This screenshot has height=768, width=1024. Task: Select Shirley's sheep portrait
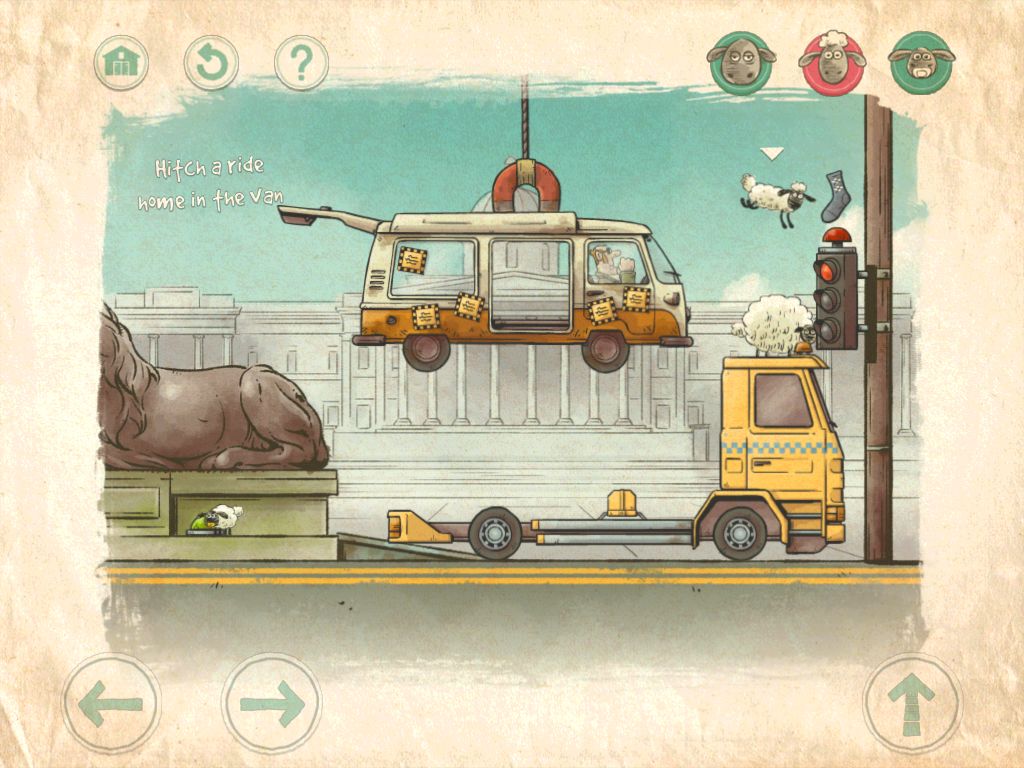[742, 62]
